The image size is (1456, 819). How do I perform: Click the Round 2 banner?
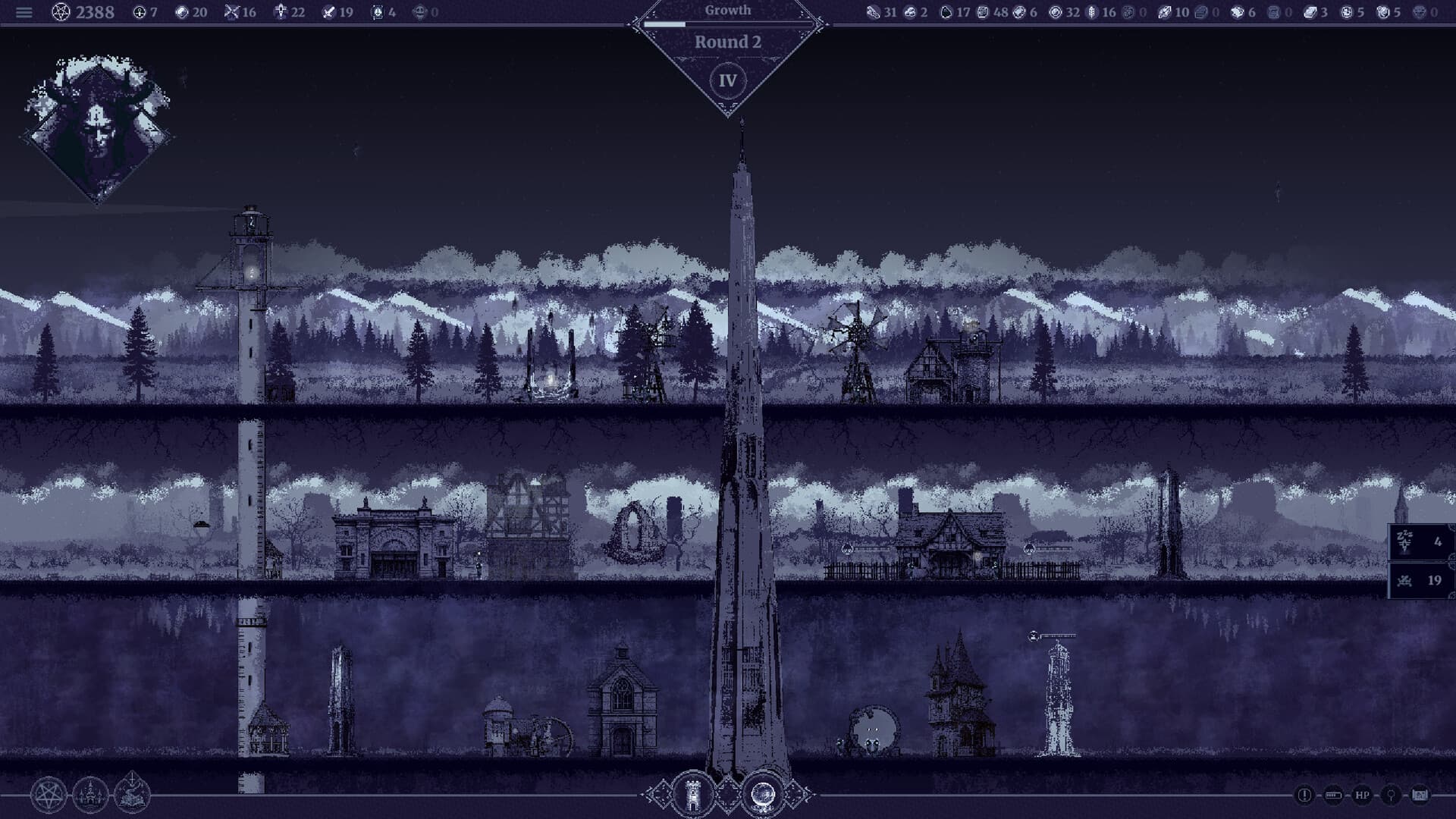[x=730, y=43]
